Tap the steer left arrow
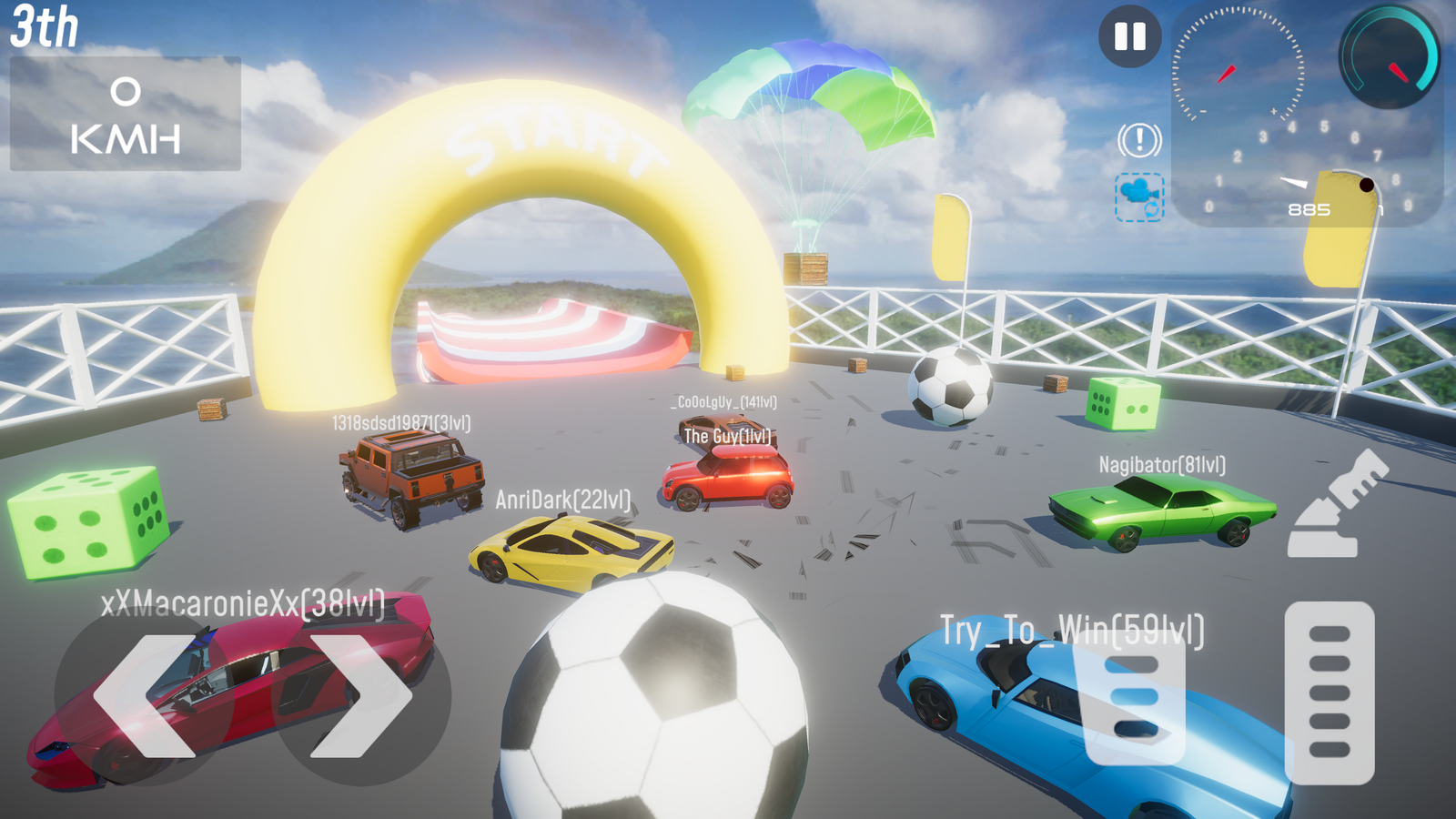Image resolution: width=1456 pixels, height=819 pixels. 144,696
